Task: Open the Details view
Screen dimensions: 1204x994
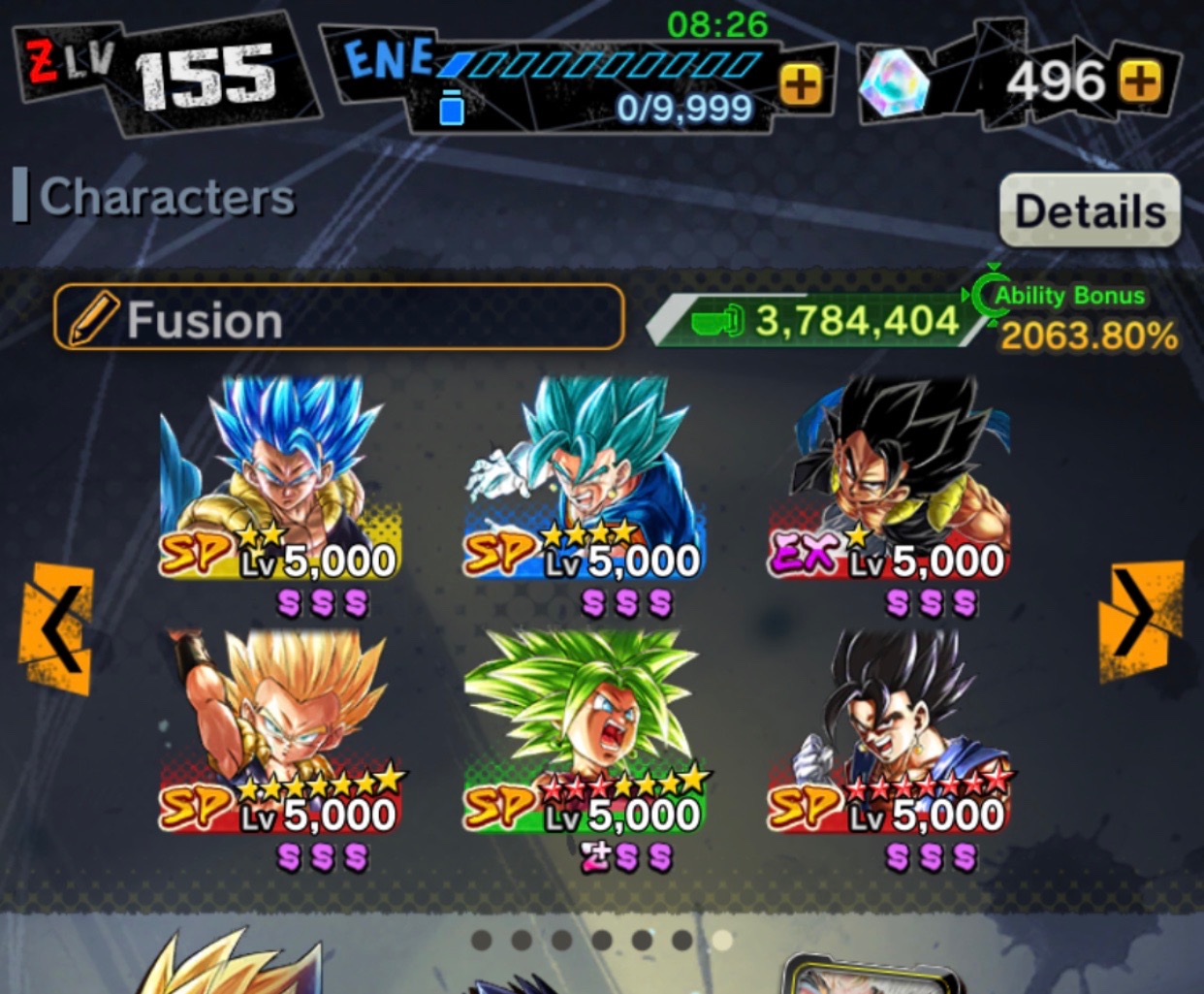Action: point(1090,210)
